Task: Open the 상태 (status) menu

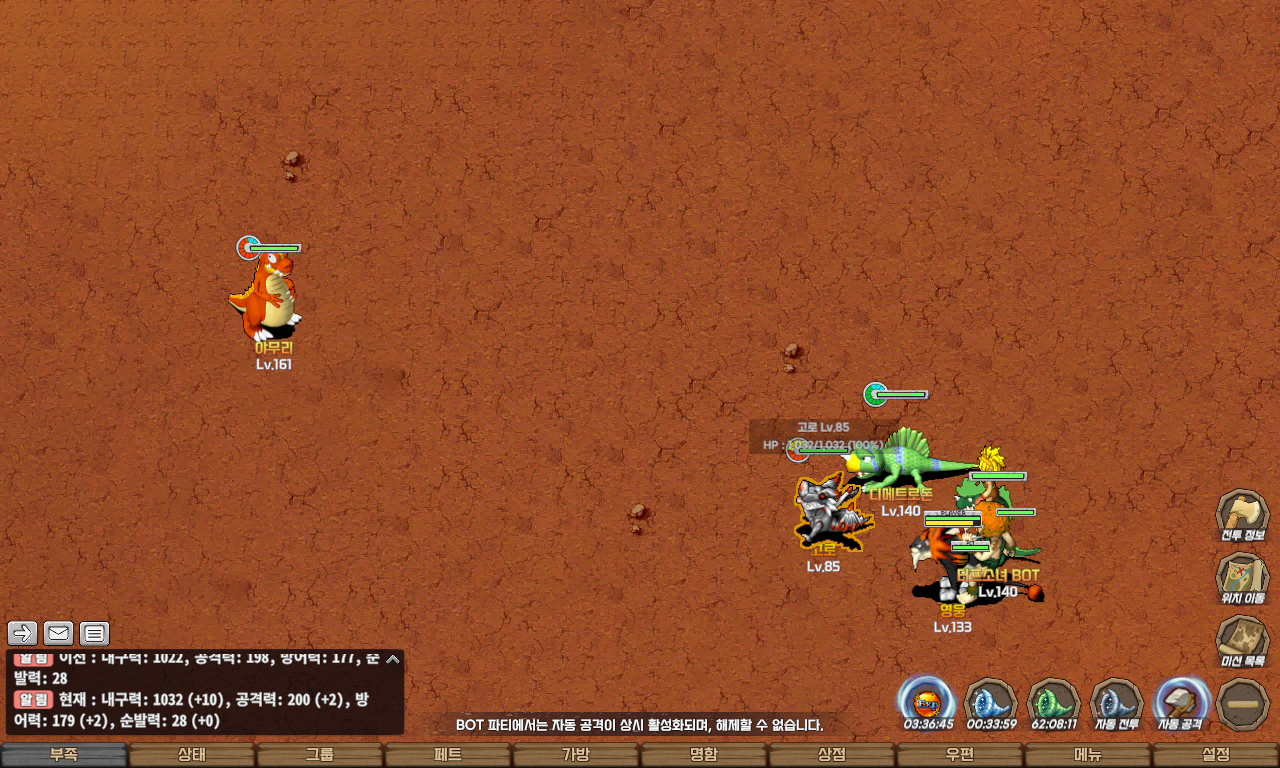Action: coord(192,755)
